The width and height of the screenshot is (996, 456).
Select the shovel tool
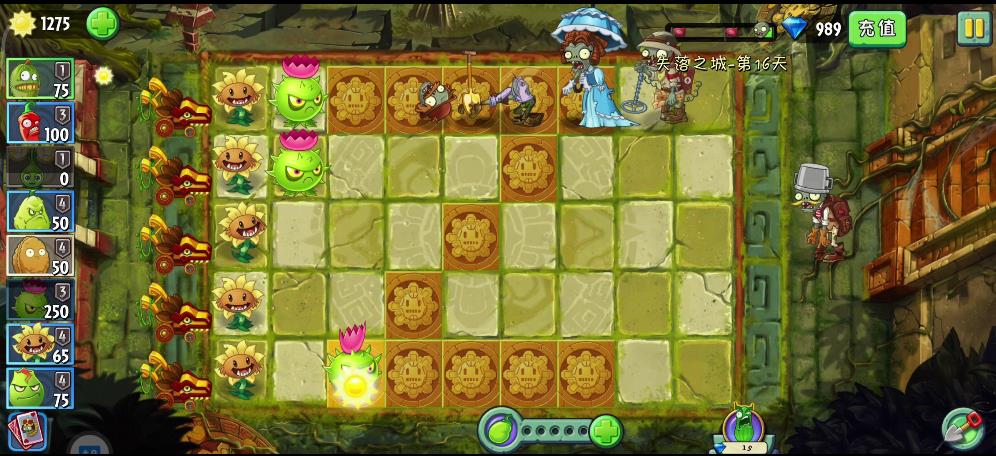pos(962,428)
